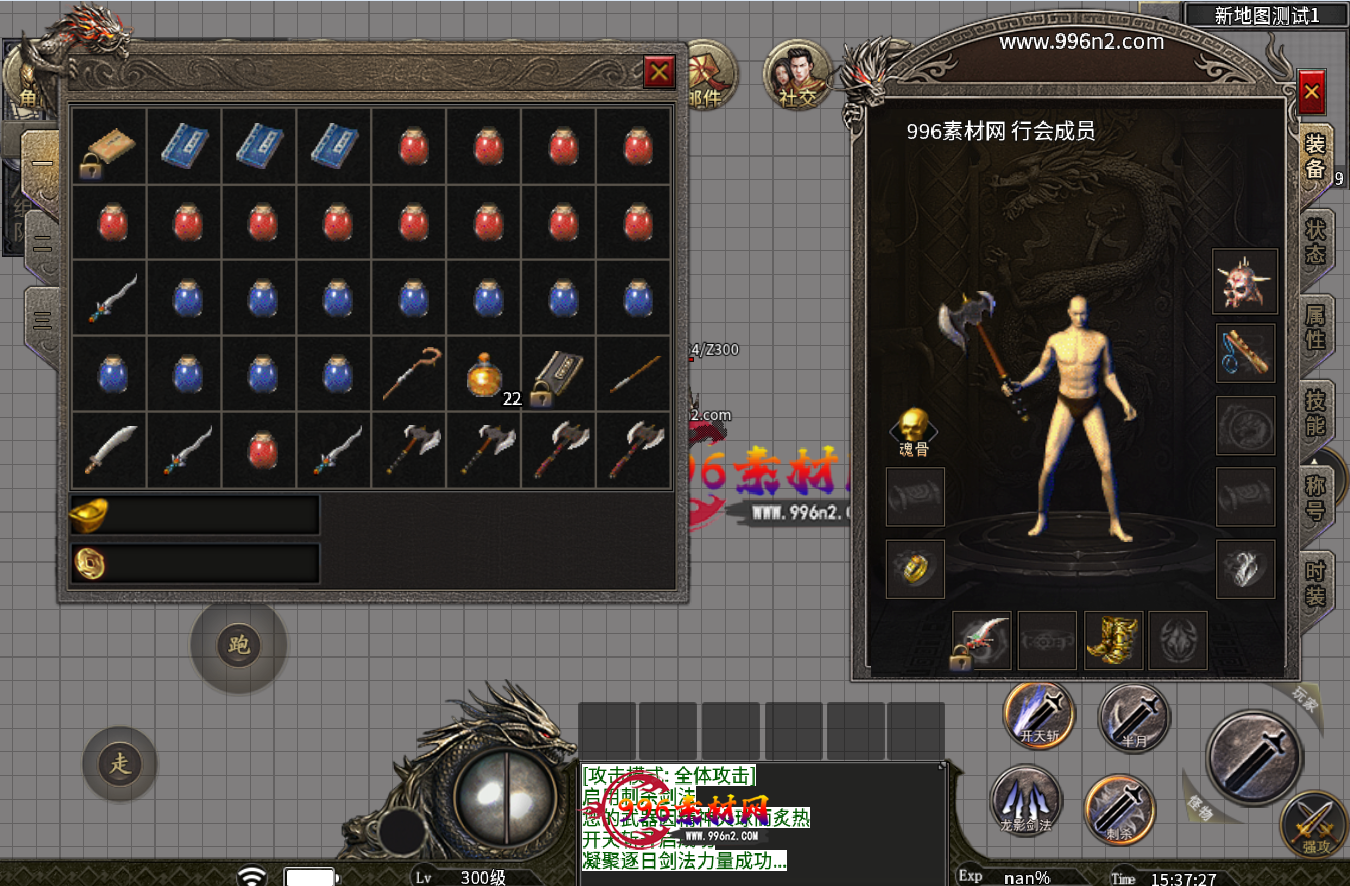The width and height of the screenshot is (1350, 886).
Task: Close the inventory bag window
Action: coord(658,72)
